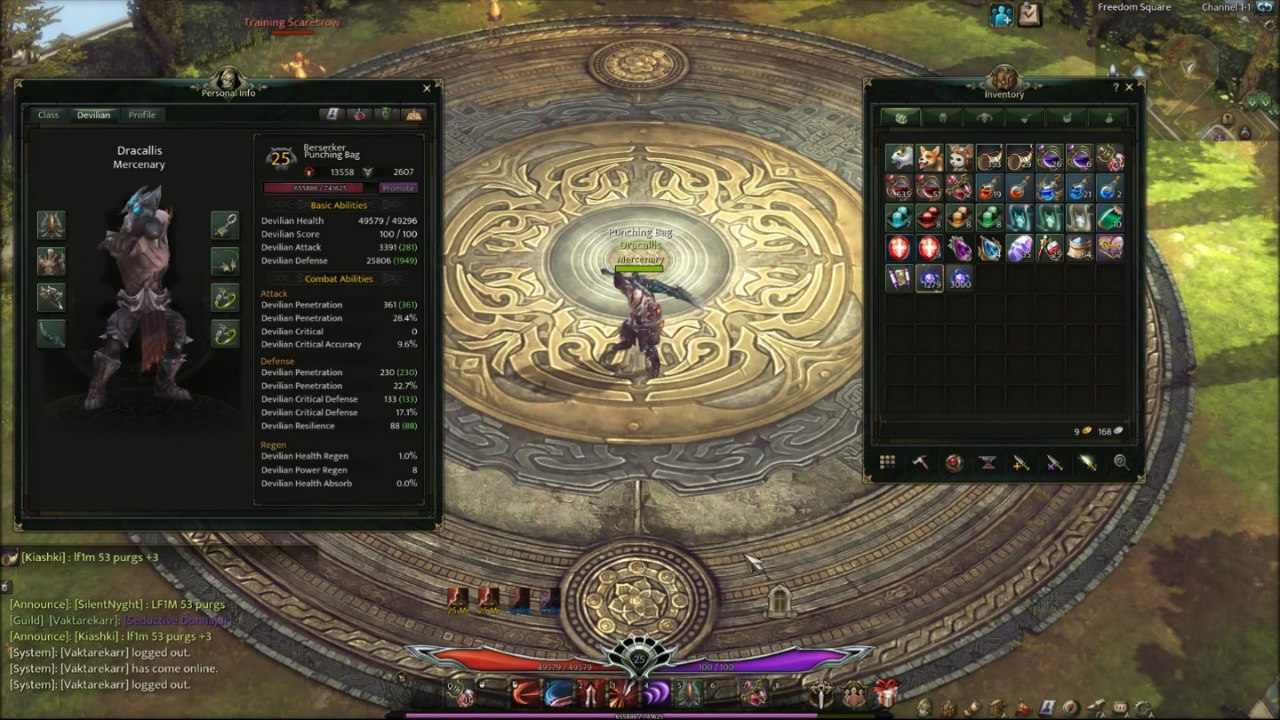Viewport: 1280px width, 720px height.
Task: Pick the purple heart treasure chest item
Action: point(1109,248)
